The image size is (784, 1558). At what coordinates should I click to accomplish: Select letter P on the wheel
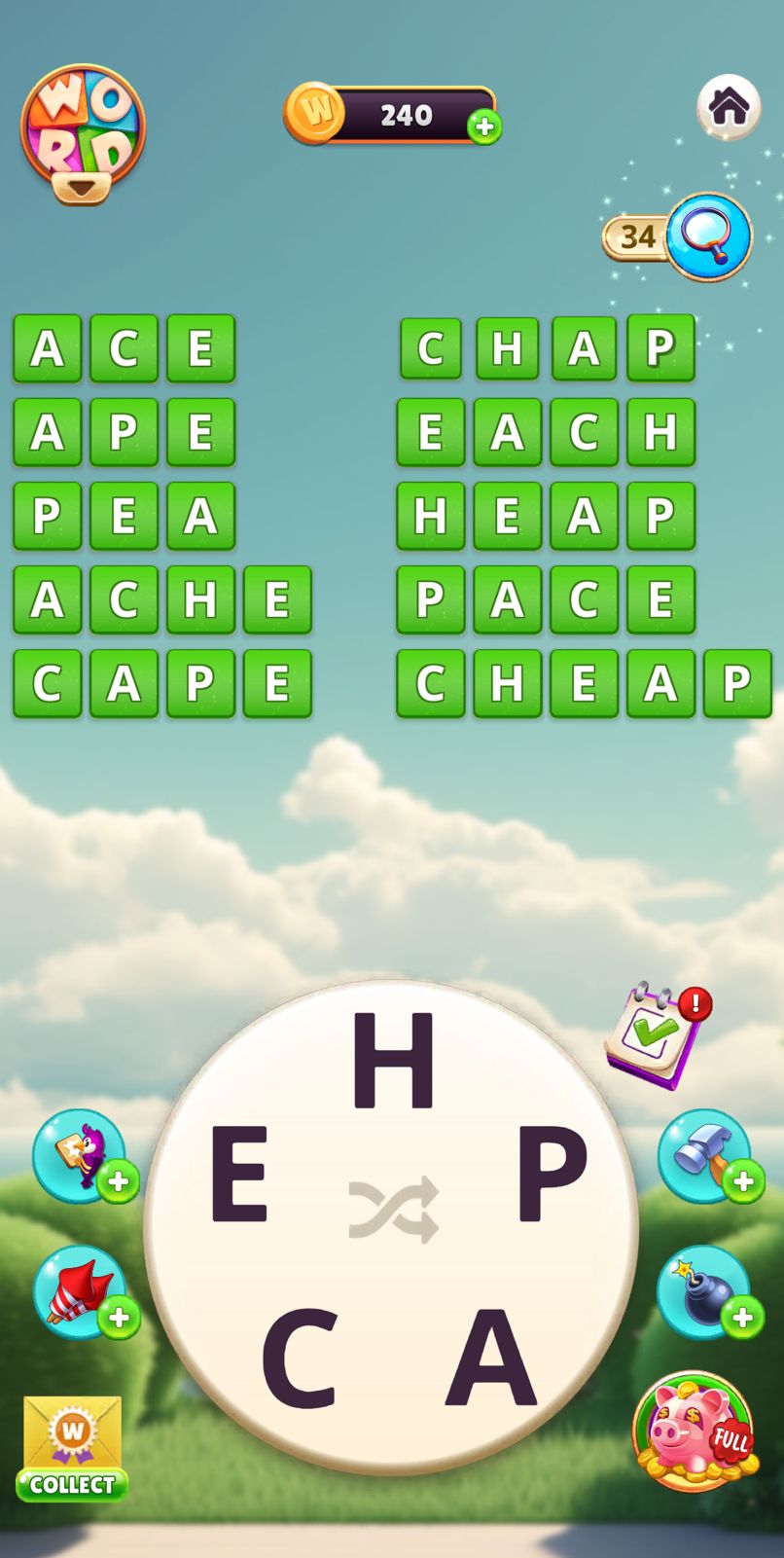tap(552, 1174)
